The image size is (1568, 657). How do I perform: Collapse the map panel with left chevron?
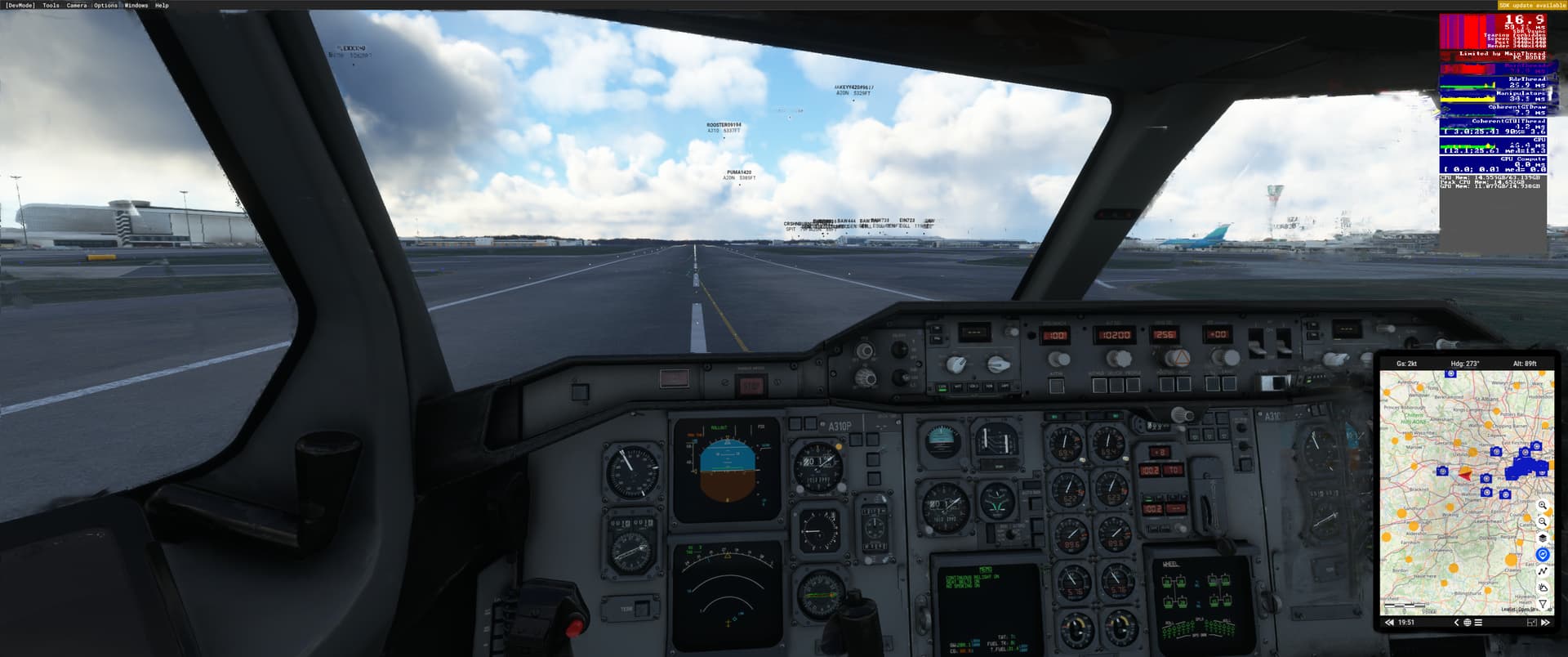(1456, 622)
